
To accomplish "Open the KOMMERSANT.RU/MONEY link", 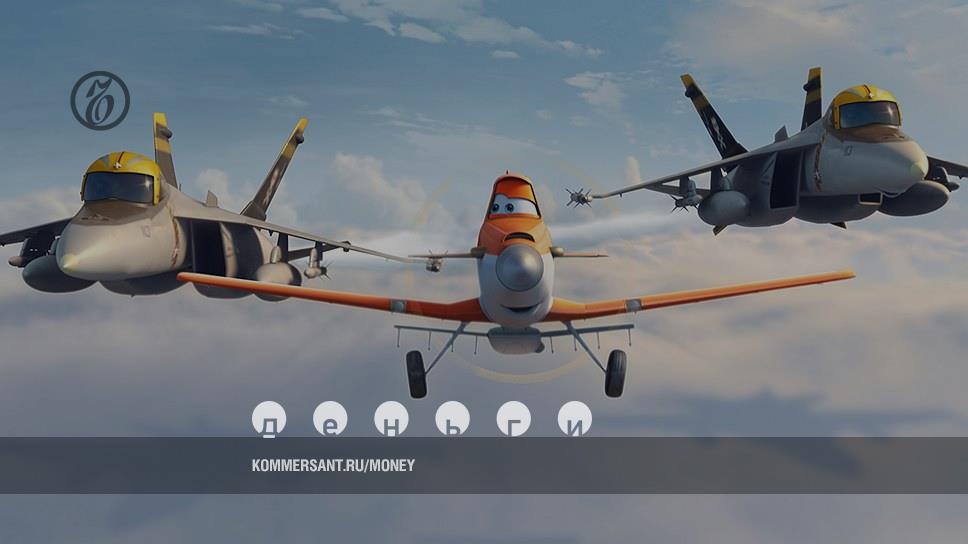I will (333, 465).
